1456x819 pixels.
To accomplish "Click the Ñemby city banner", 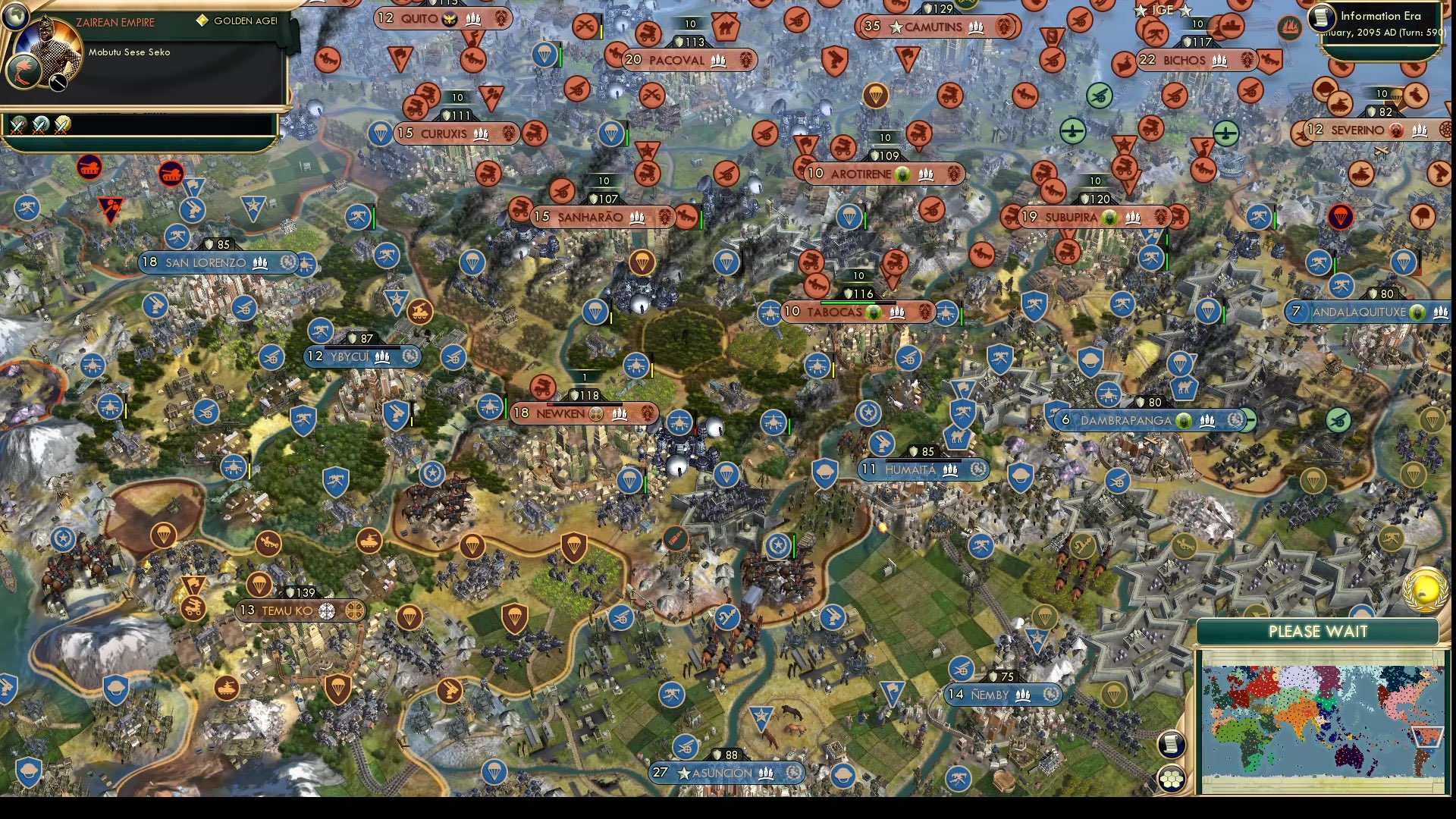I will (993, 694).
